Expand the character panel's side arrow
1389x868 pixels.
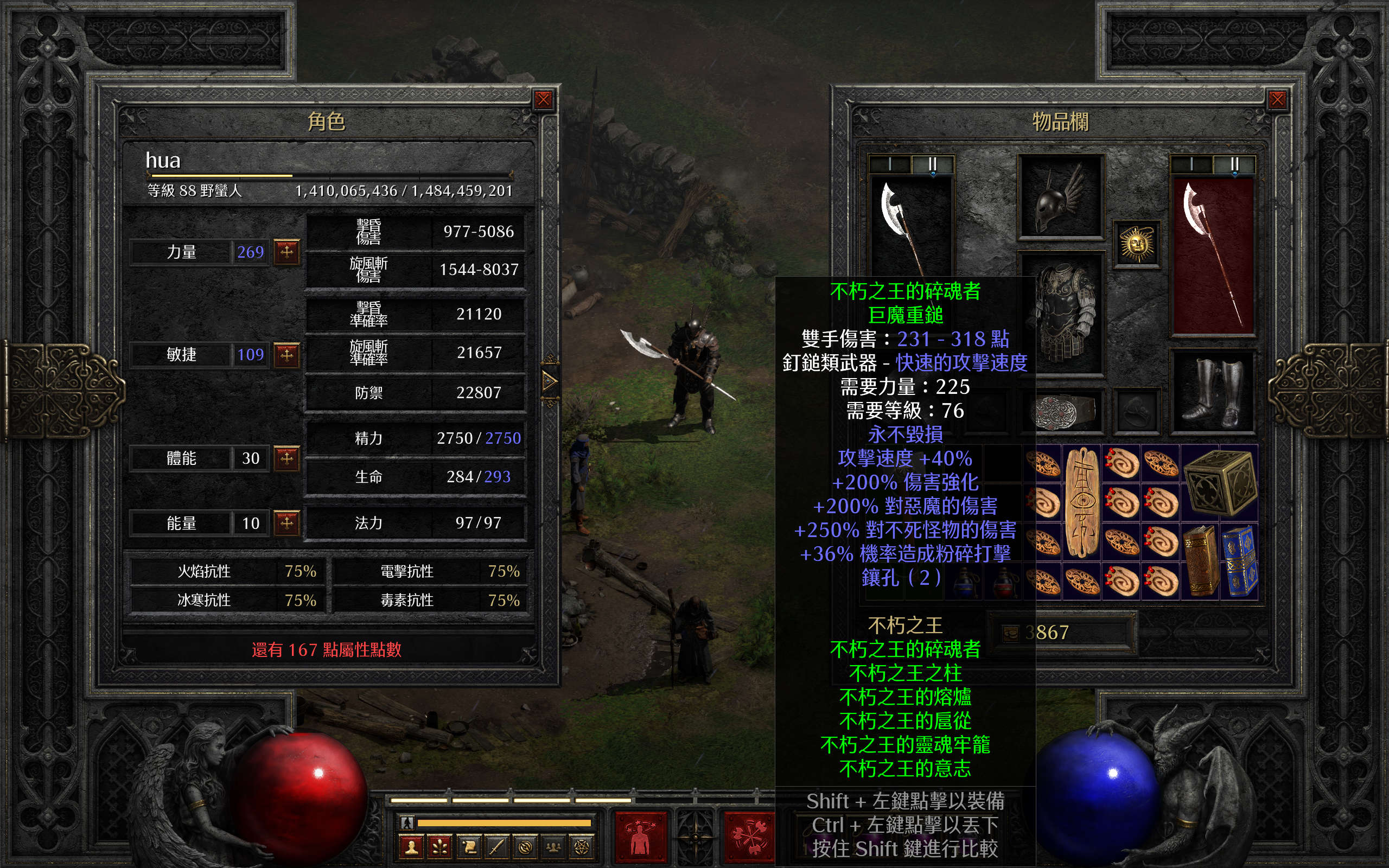(x=549, y=380)
